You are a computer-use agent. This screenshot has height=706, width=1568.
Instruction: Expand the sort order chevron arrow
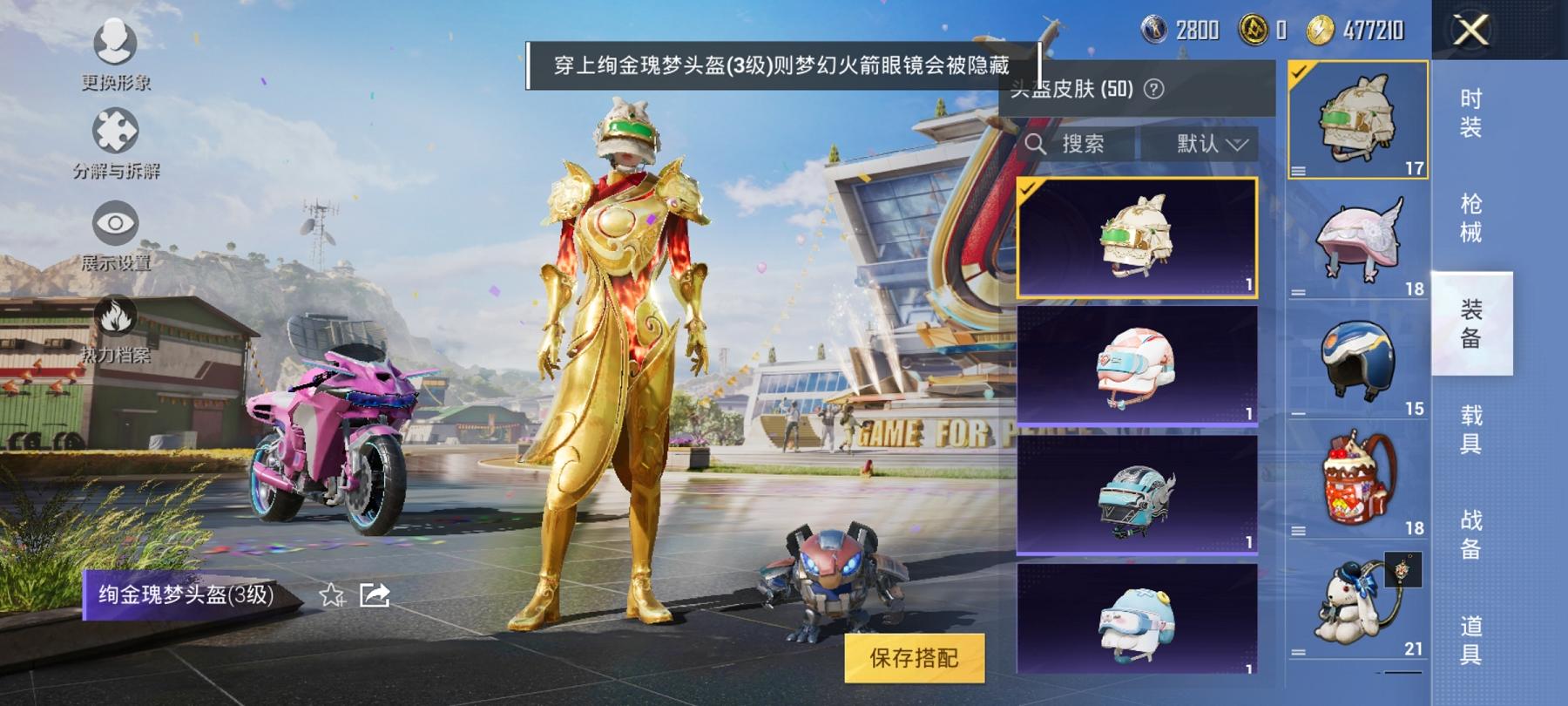(x=1239, y=142)
